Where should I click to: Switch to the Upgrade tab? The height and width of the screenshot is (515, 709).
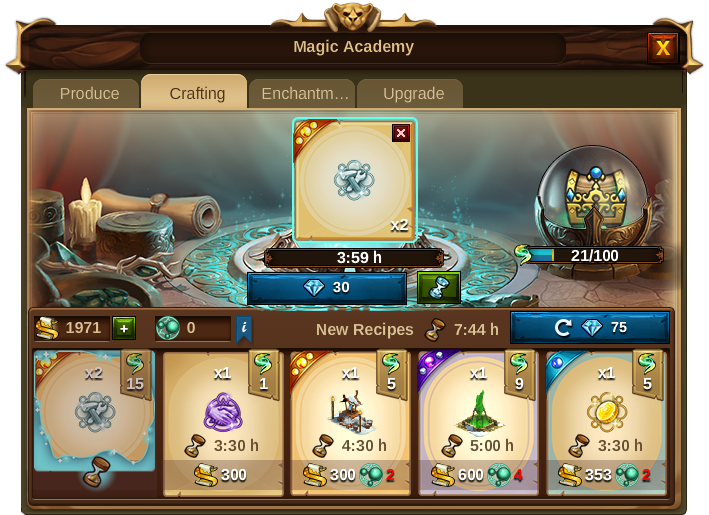click(x=413, y=93)
